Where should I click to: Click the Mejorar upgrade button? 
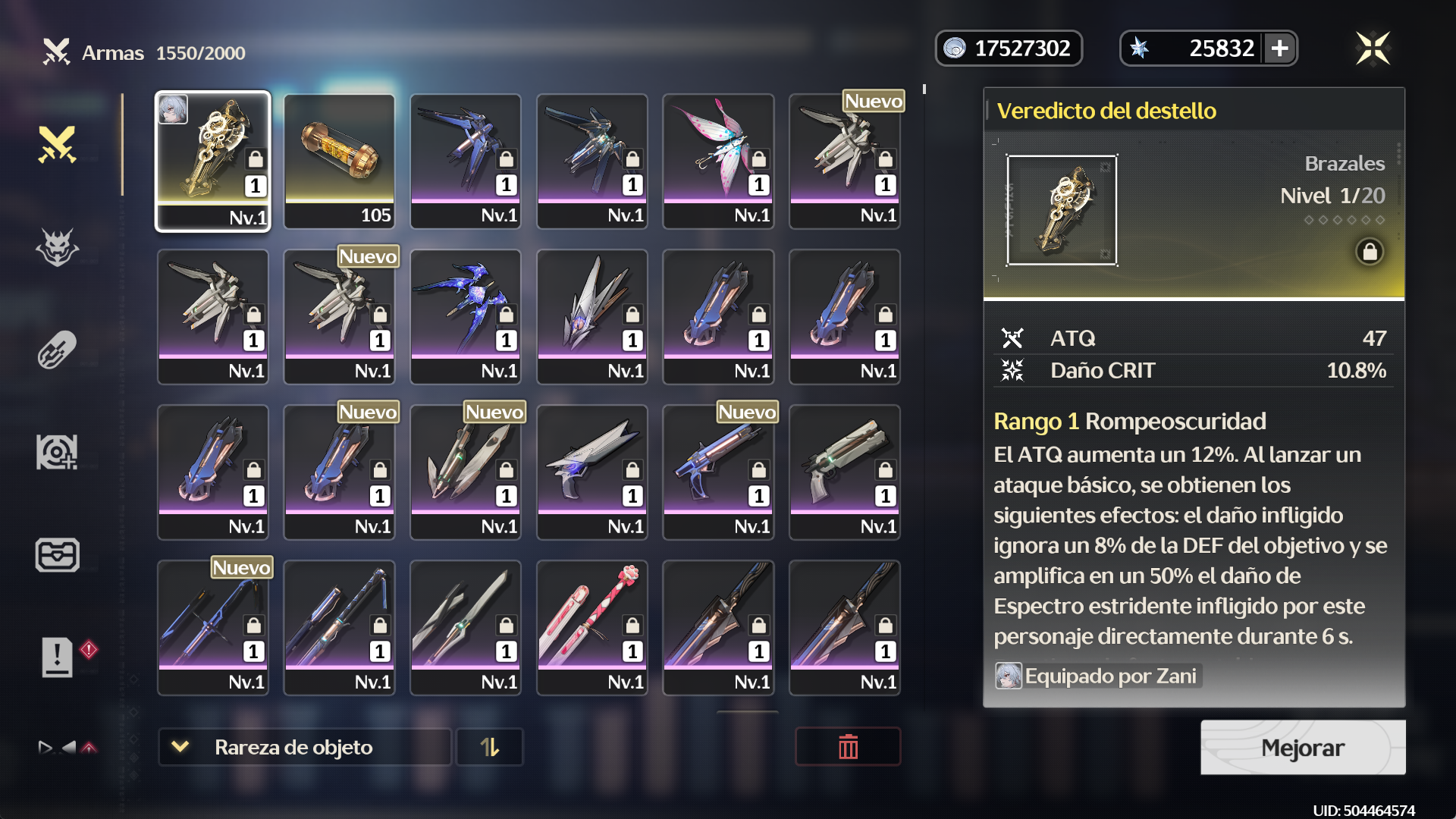(x=1302, y=748)
